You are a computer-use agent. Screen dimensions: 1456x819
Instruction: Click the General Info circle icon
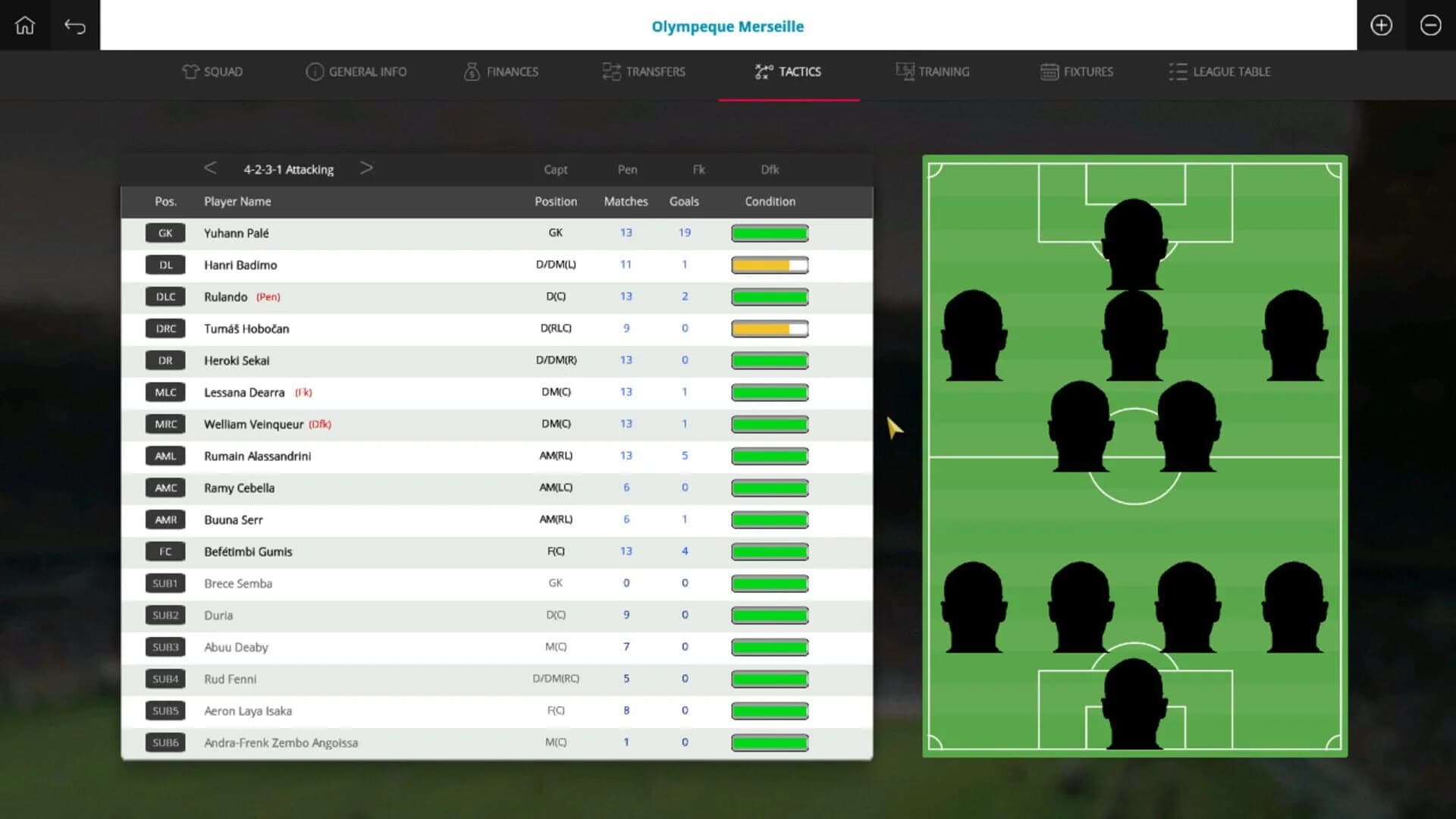[314, 71]
